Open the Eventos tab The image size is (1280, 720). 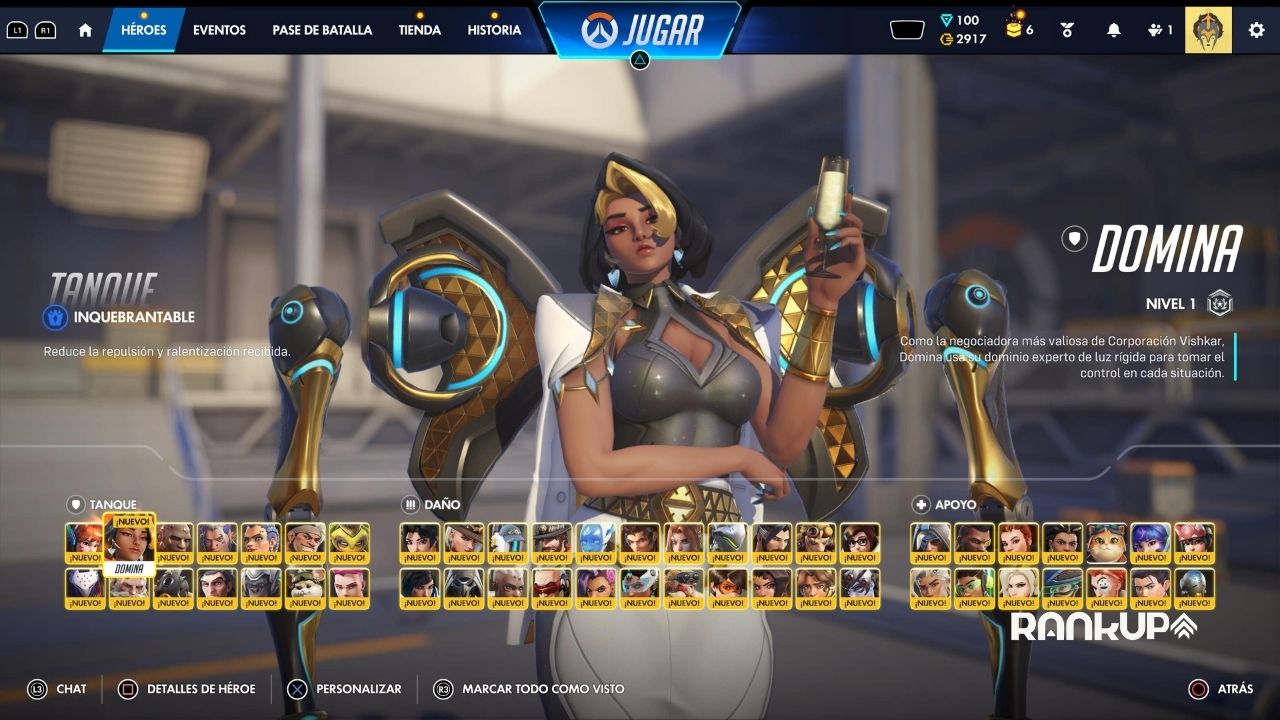[x=219, y=30]
